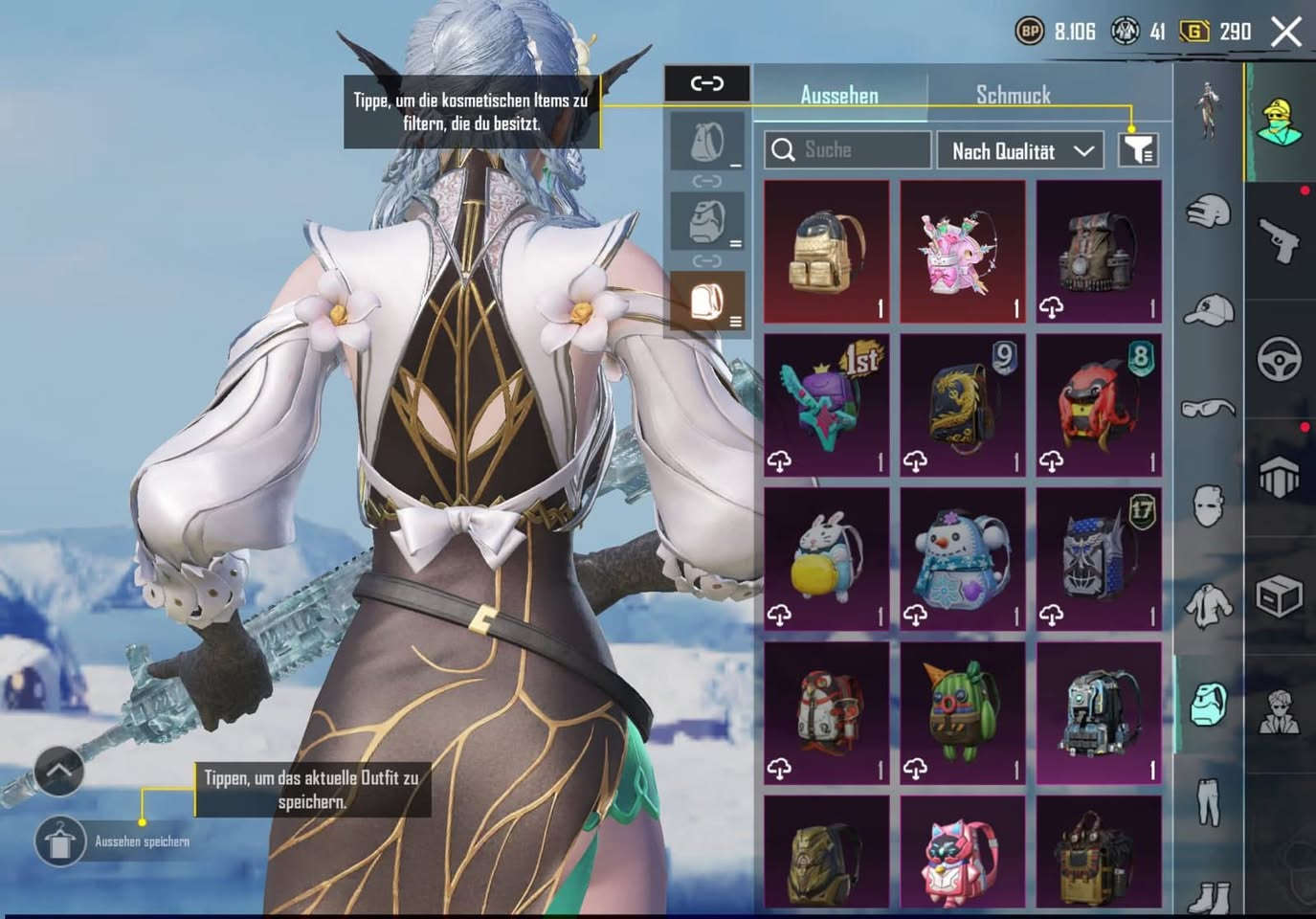Viewport: 1316px width, 919px height.
Task: Toggle the link chain button above backpack levels
Action: pos(707,83)
